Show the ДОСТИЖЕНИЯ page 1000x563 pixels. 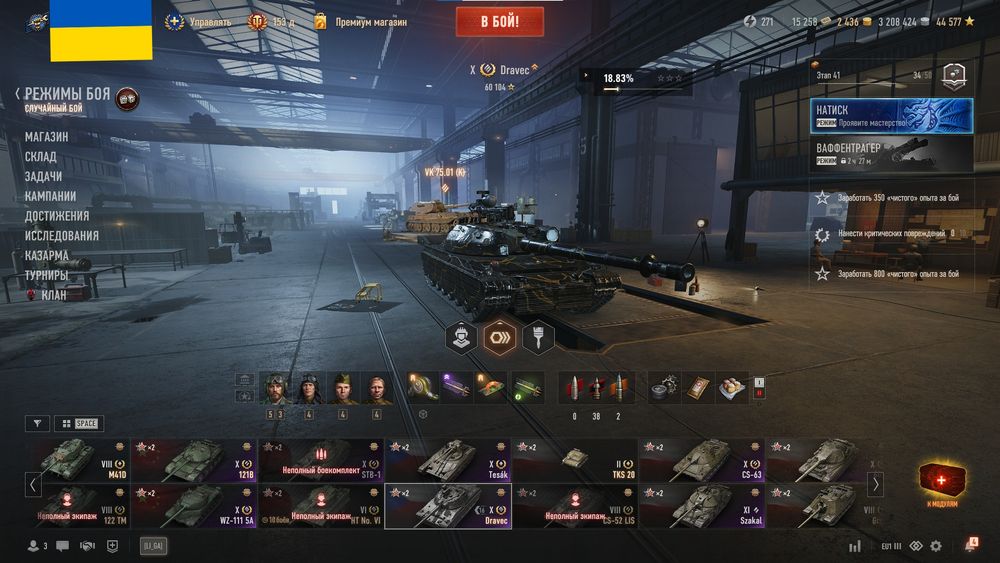(x=57, y=216)
